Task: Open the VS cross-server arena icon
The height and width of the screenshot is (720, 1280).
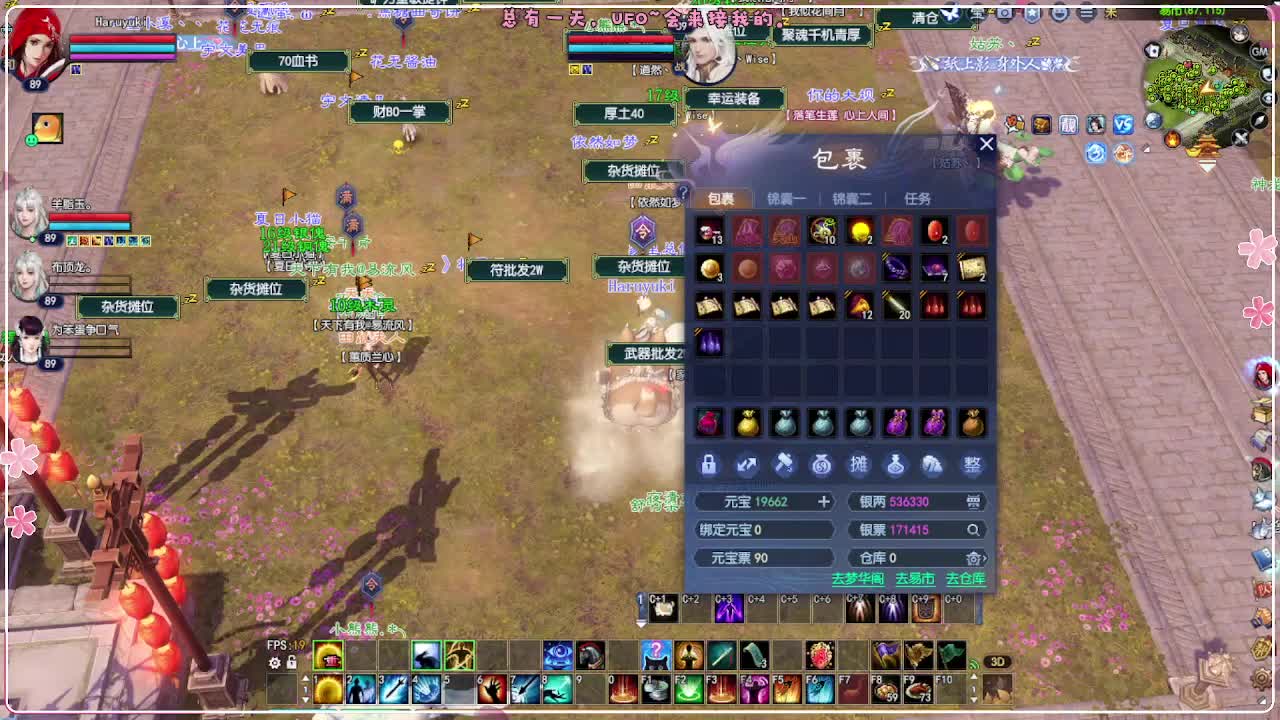Action: click(x=1122, y=125)
